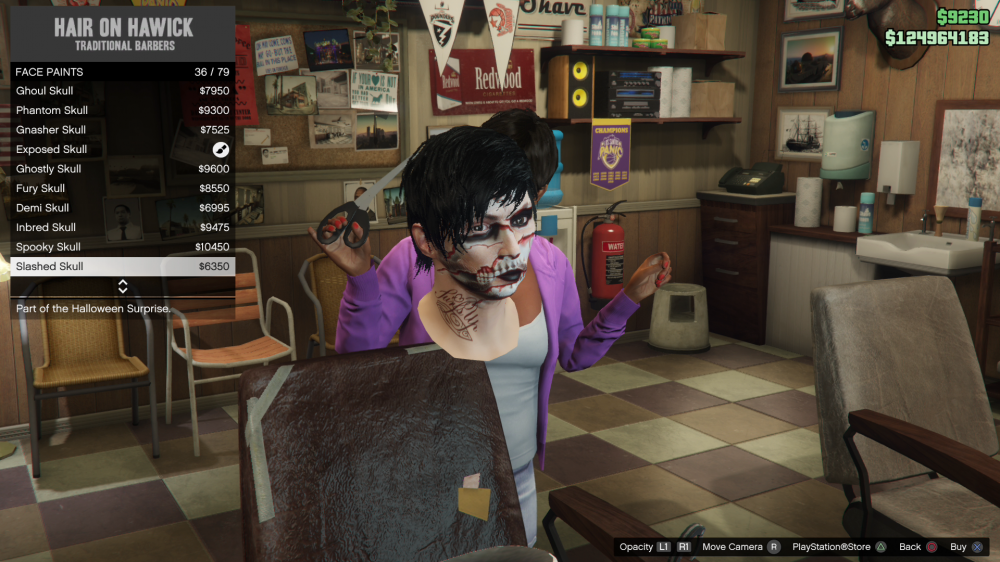
Task: Click the list scroll arrows indicator
Action: click(x=123, y=287)
